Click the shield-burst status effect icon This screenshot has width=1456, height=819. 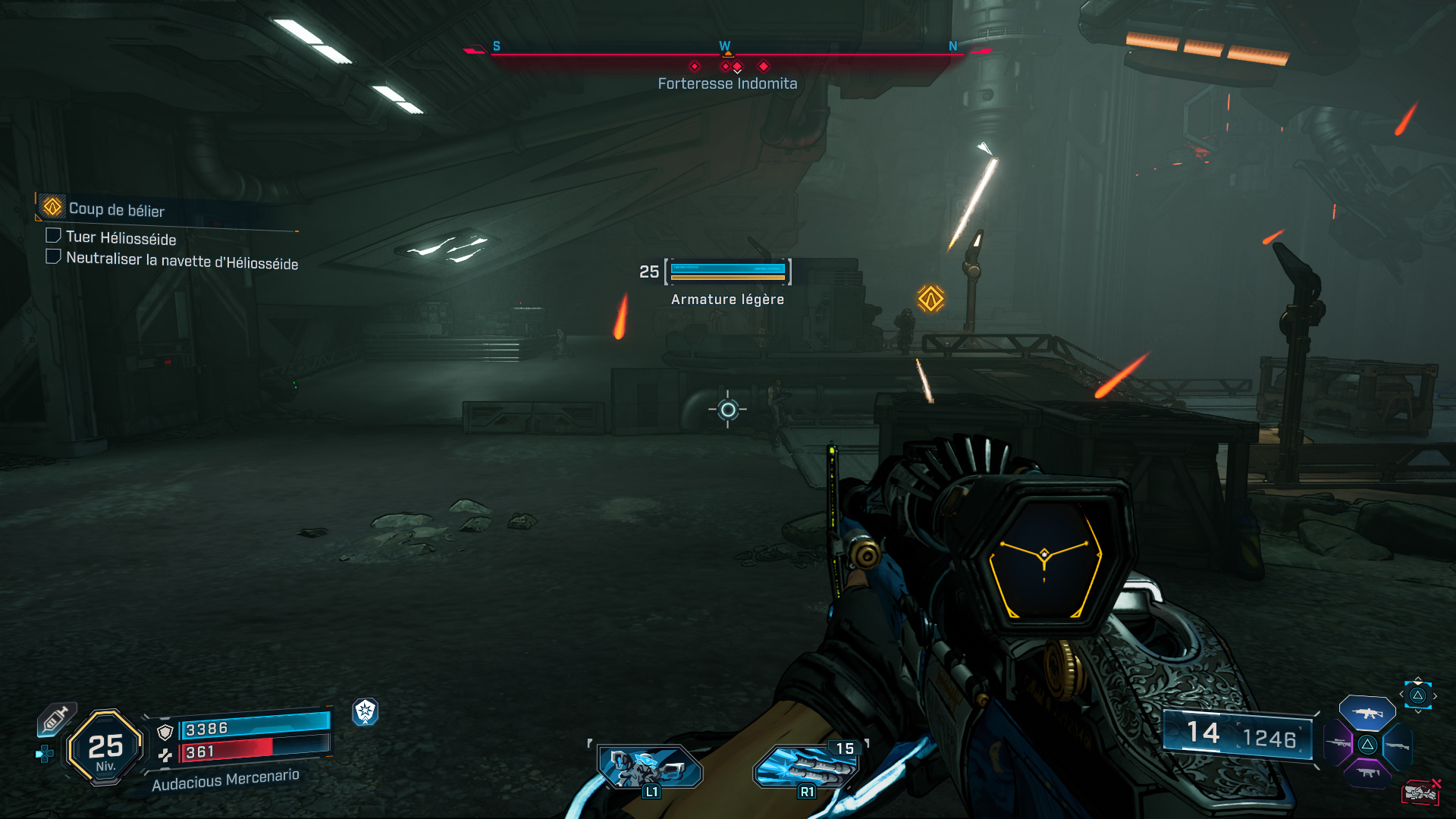[x=366, y=711]
